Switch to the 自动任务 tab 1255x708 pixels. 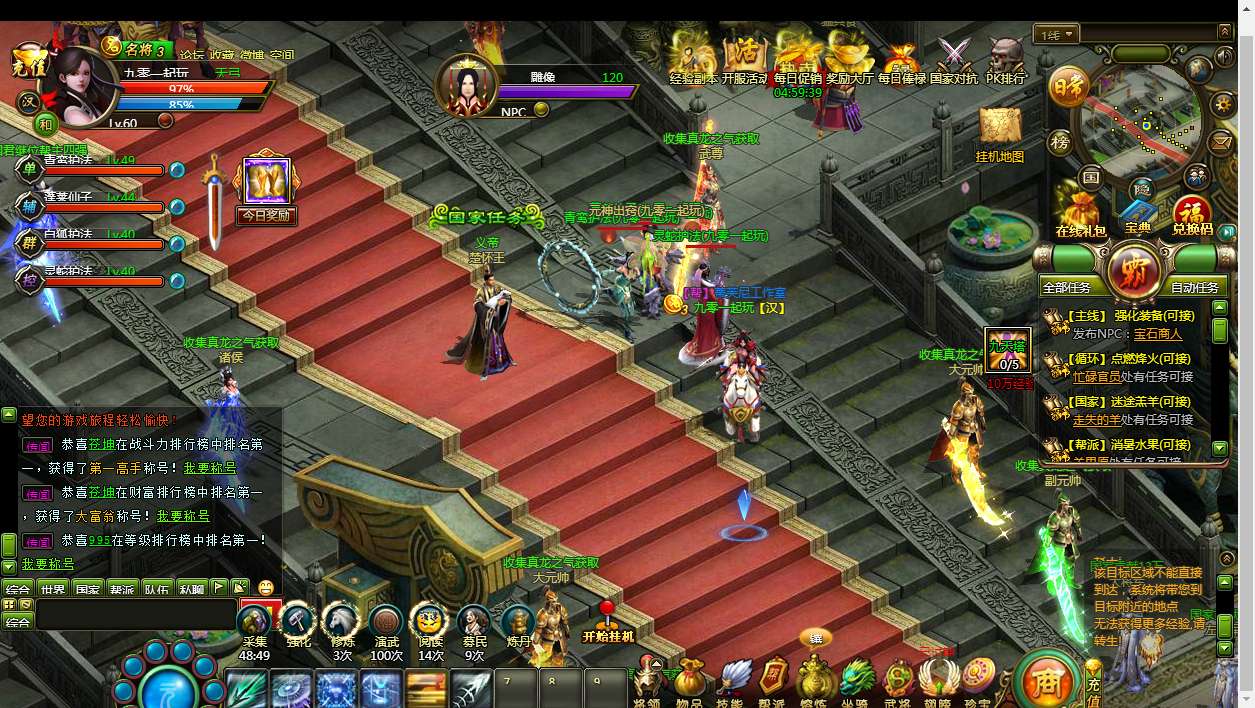click(1195, 287)
